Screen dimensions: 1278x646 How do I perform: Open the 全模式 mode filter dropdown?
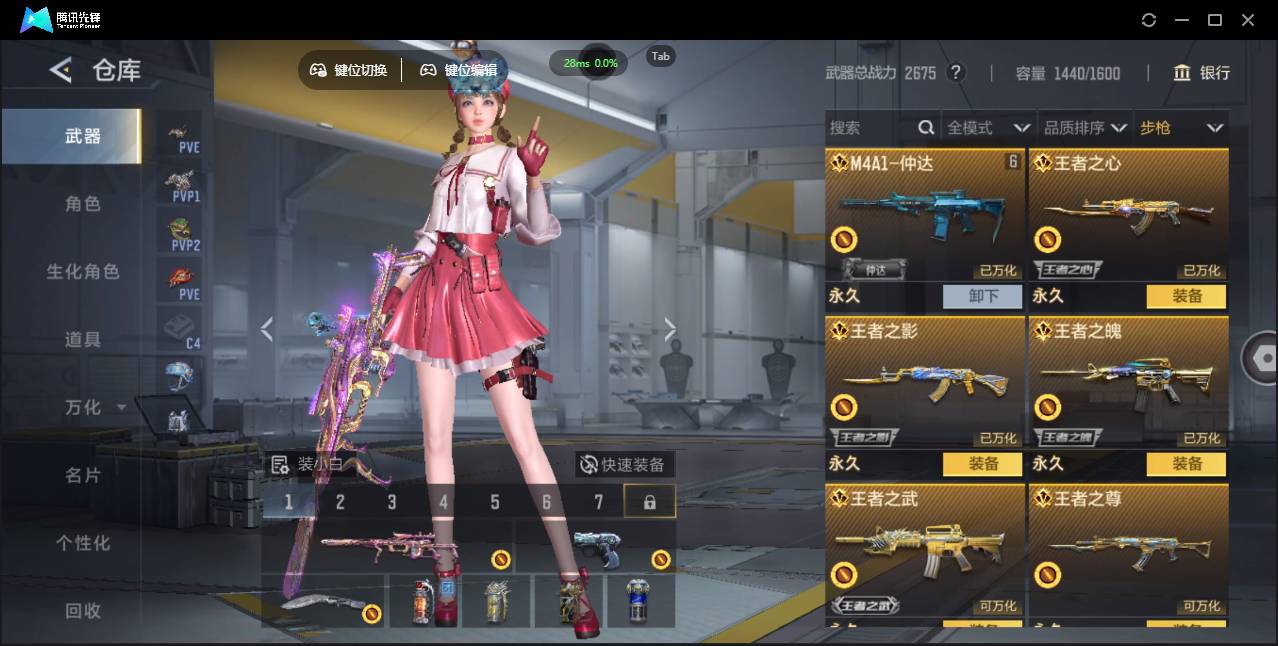[988, 128]
